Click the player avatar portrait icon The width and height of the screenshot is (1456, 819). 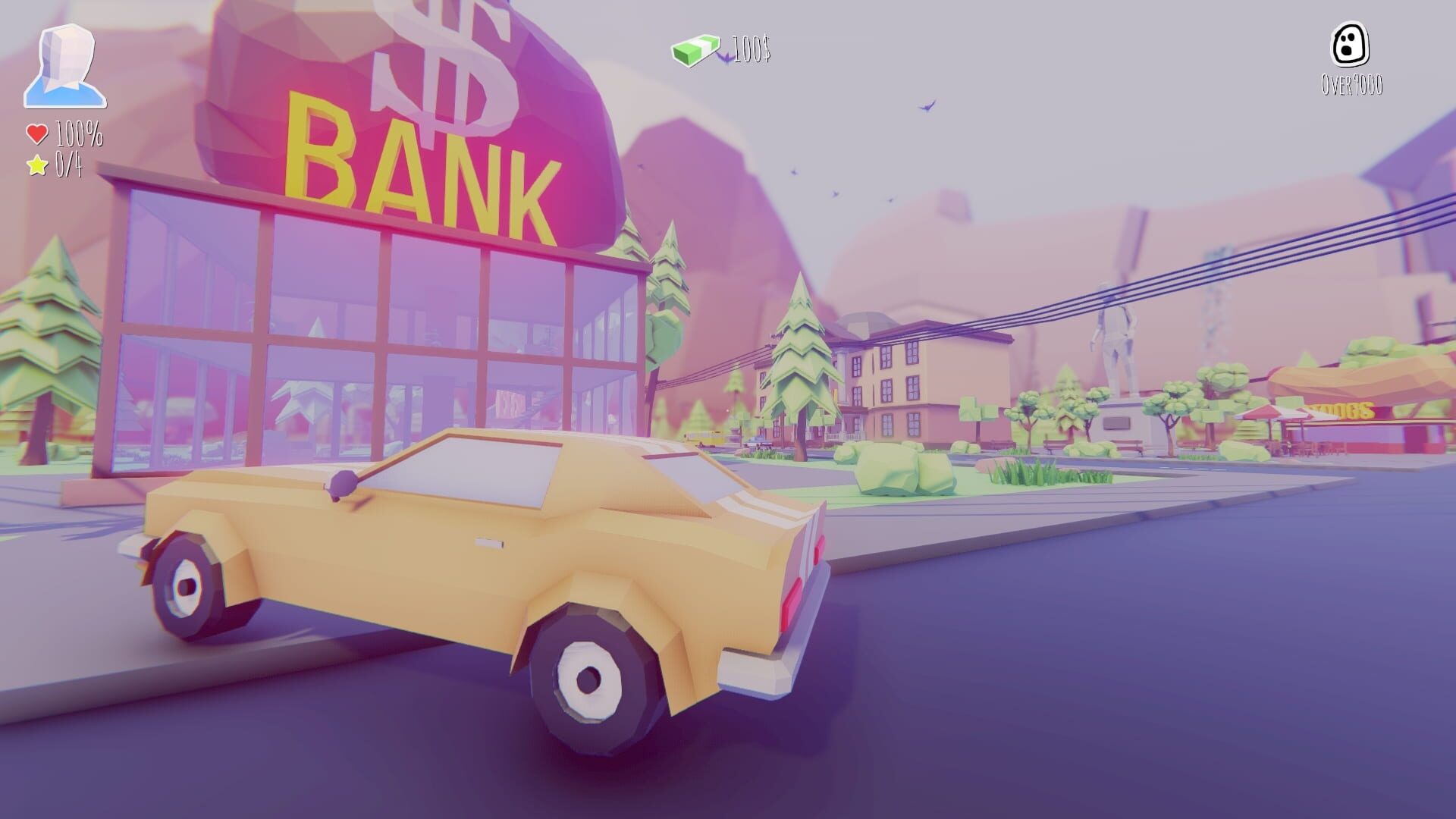pyautogui.click(x=67, y=63)
